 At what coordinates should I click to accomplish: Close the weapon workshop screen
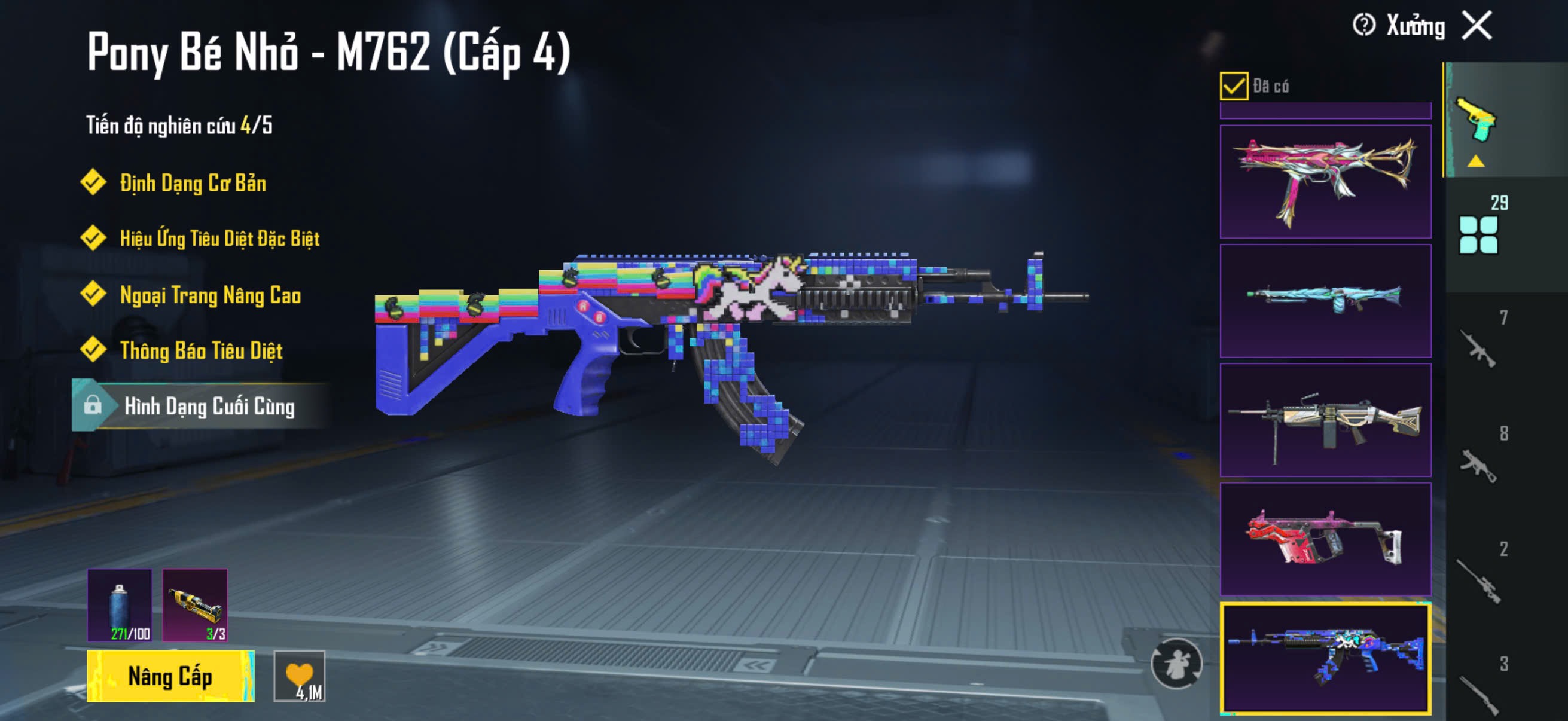point(1477,26)
